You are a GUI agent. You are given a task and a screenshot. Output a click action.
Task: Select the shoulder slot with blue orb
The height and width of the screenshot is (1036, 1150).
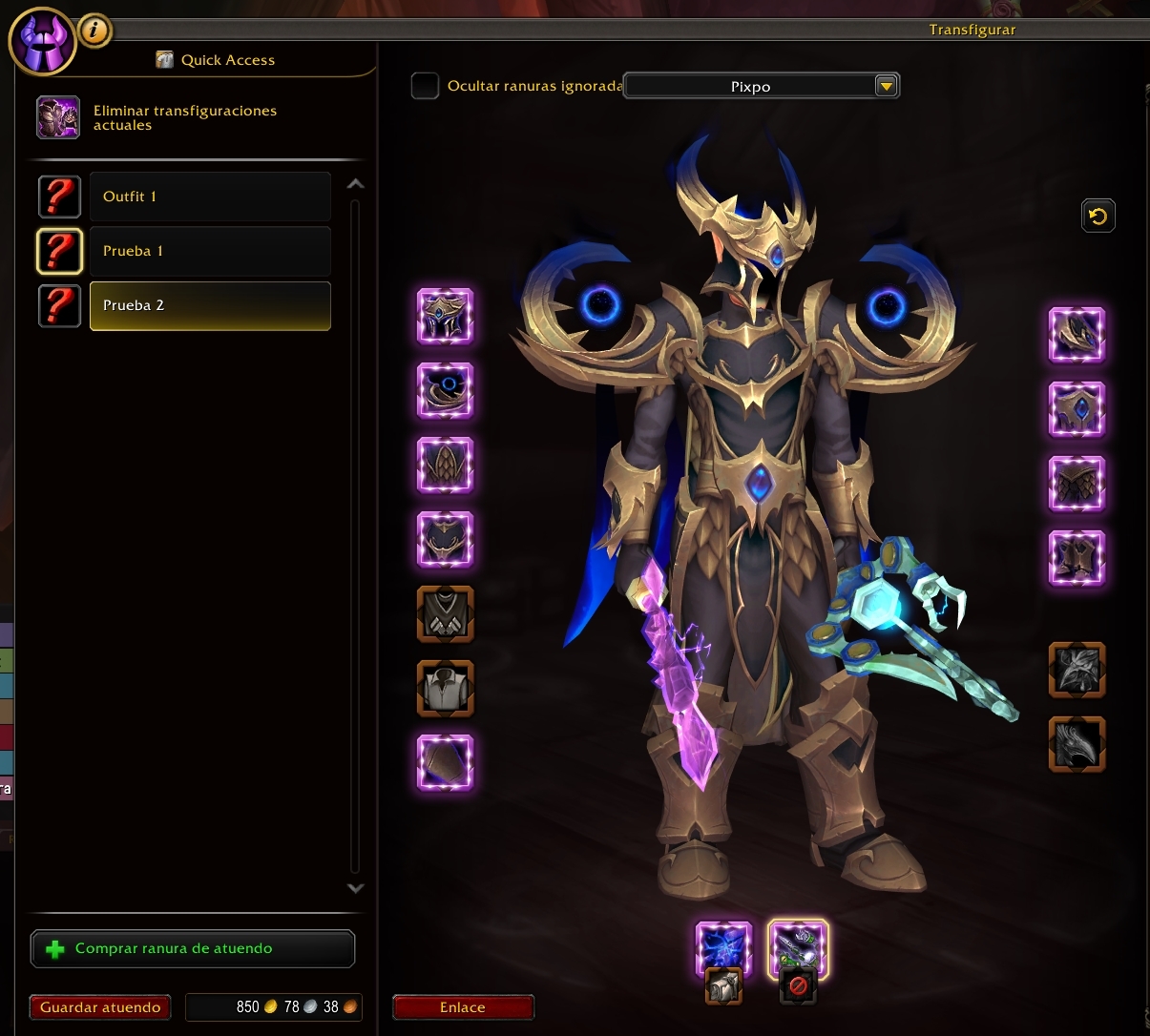[x=446, y=390]
